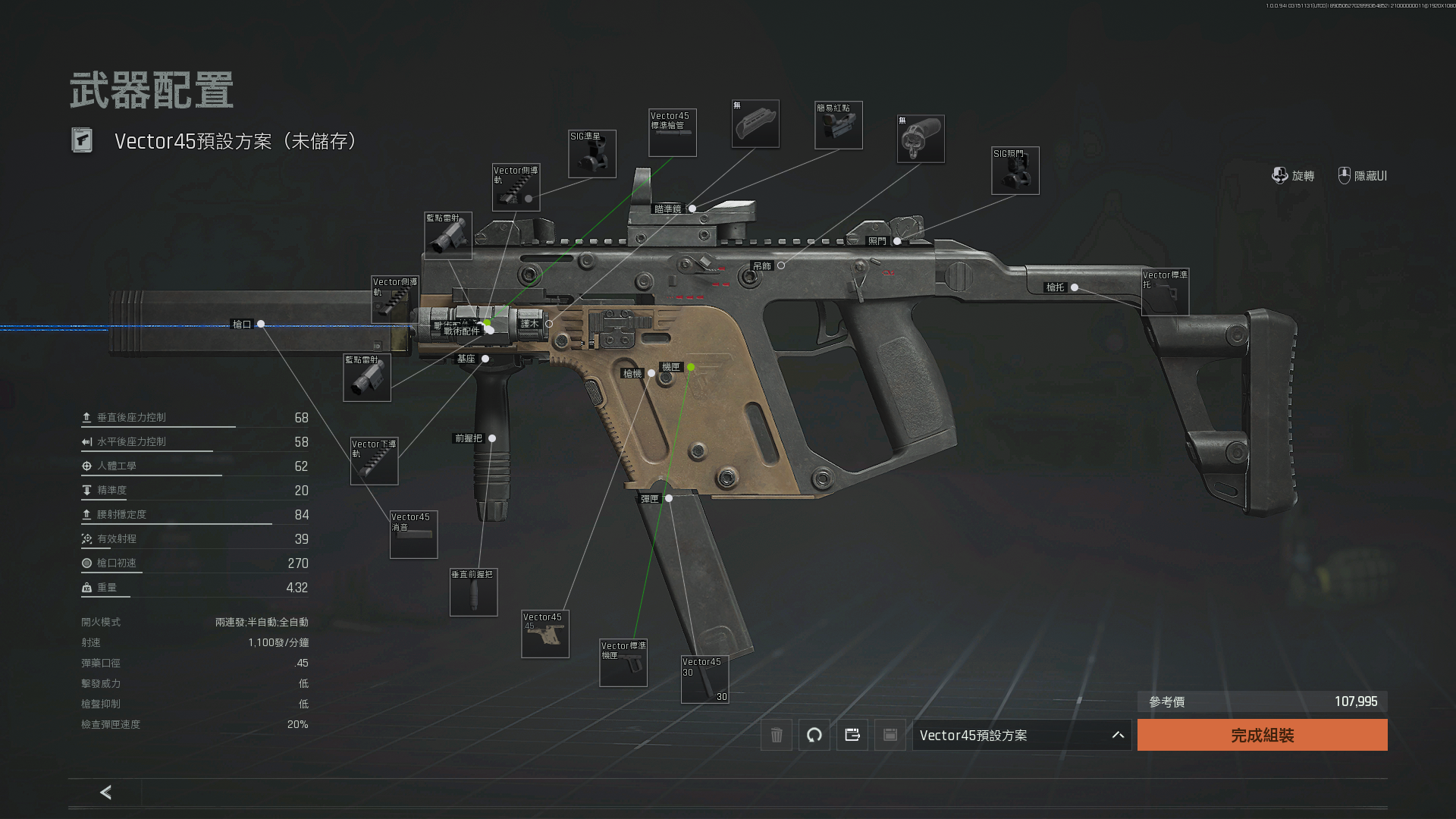The image size is (1456, 819).
Task: Reset the build with the circular arrow icon
Action: [x=814, y=735]
